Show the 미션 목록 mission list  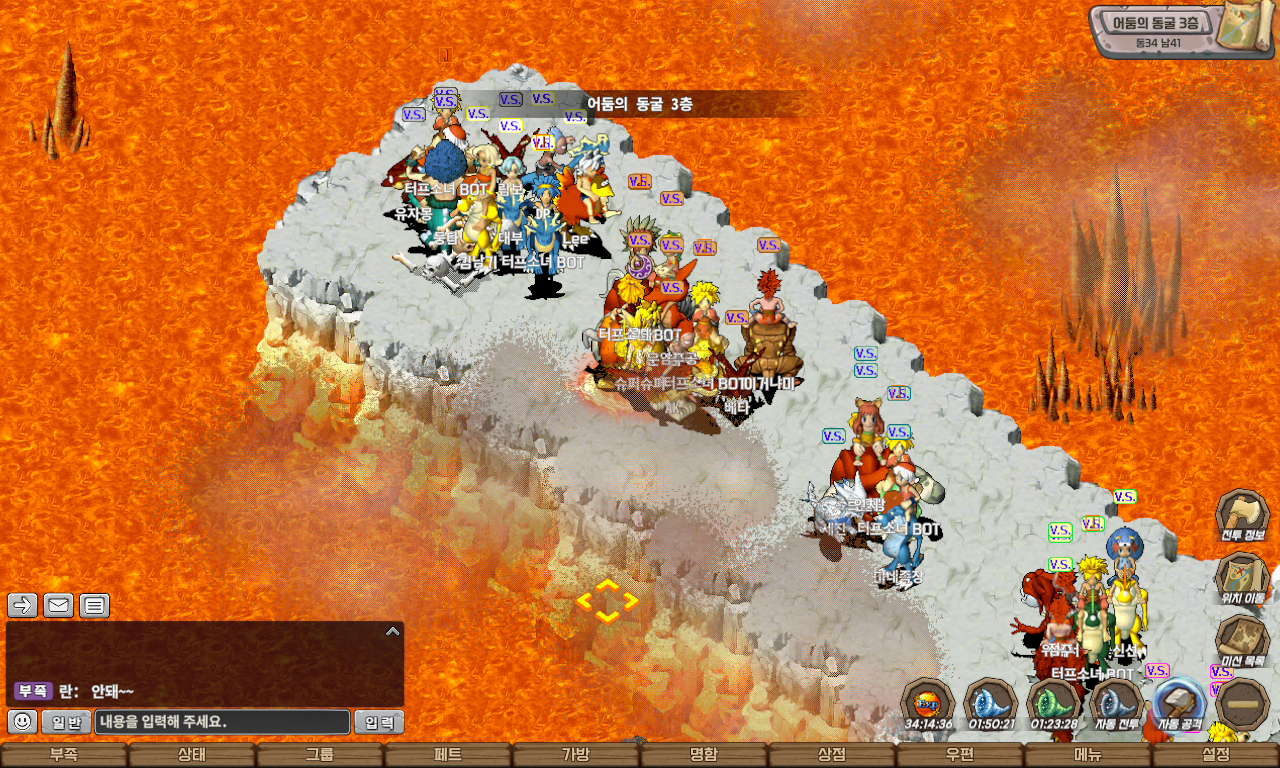(1242, 642)
